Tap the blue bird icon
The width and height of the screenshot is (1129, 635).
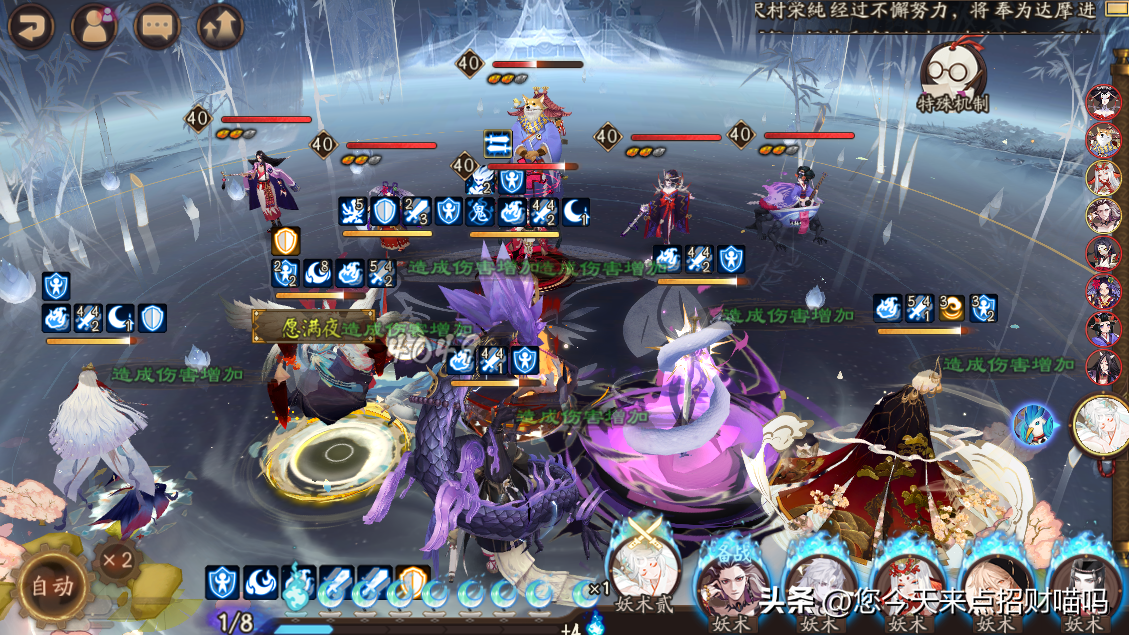(1033, 425)
